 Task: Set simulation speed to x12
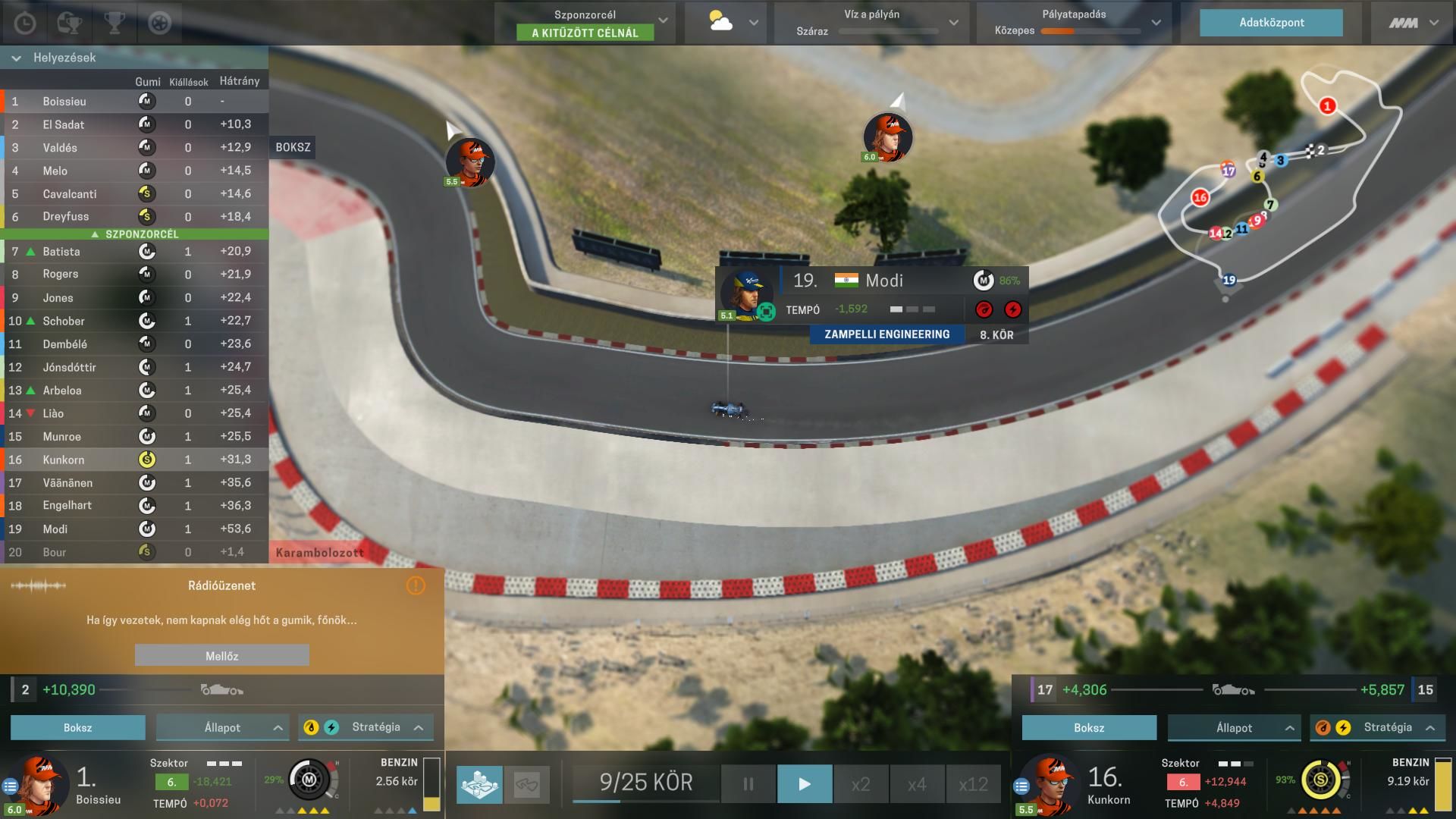(x=973, y=783)
